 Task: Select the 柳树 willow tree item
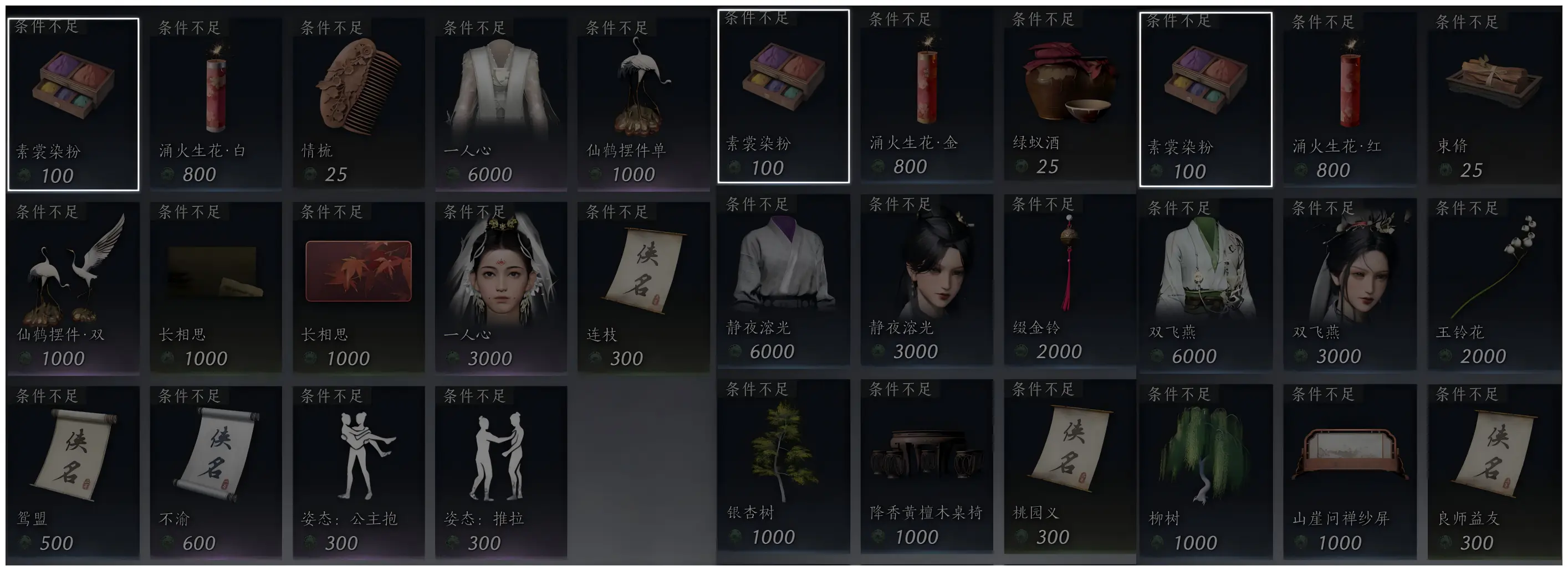click(x=1205, y=470)
